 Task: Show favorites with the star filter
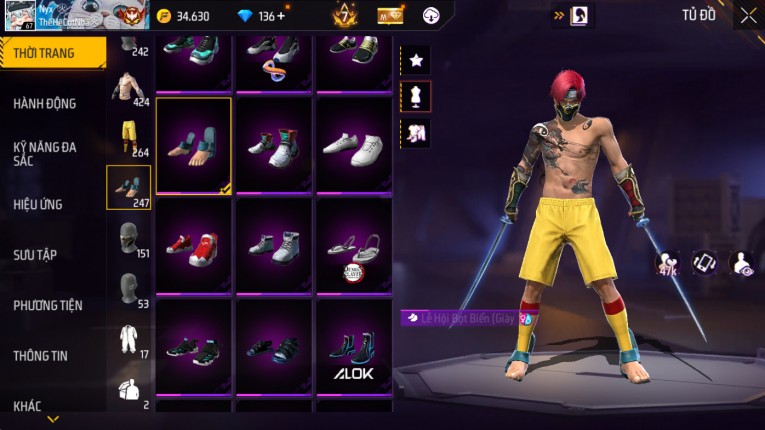point(416,60)
